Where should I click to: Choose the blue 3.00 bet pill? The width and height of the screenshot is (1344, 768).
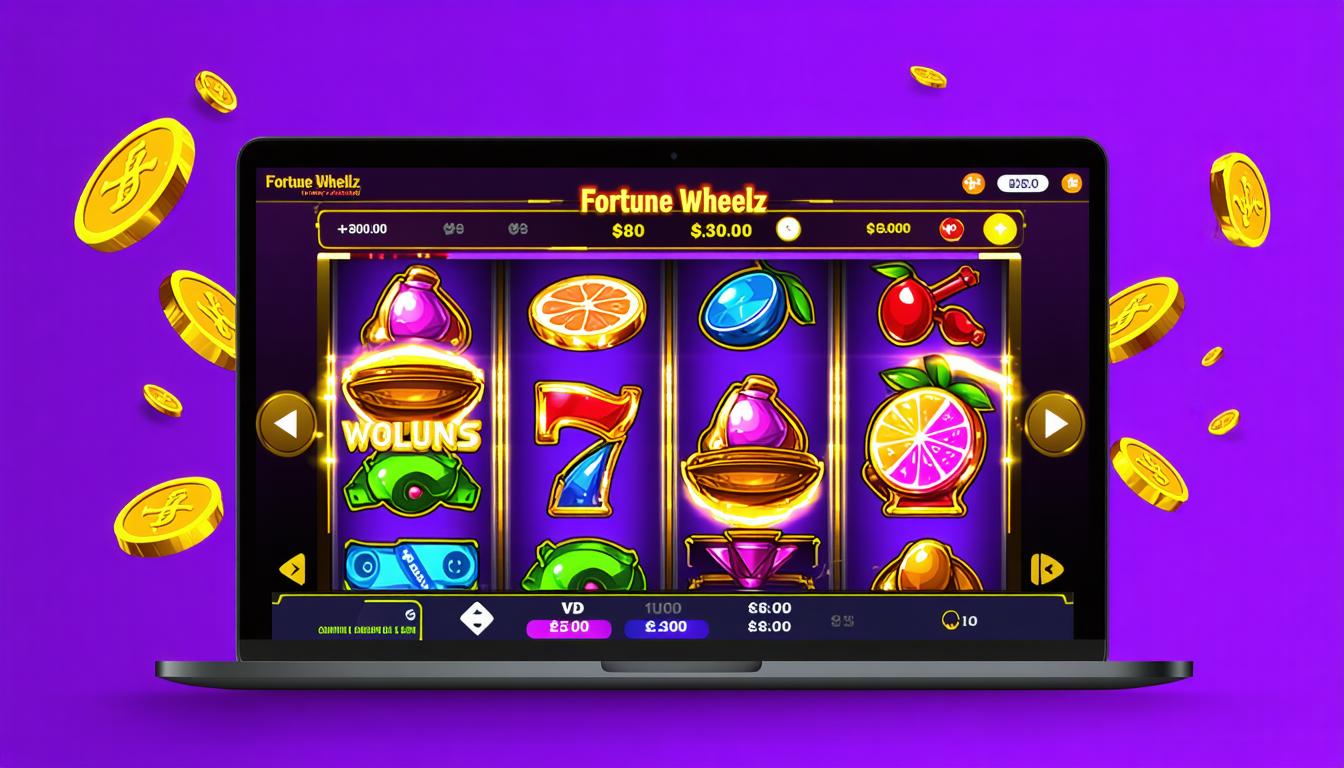coord(666,628)
